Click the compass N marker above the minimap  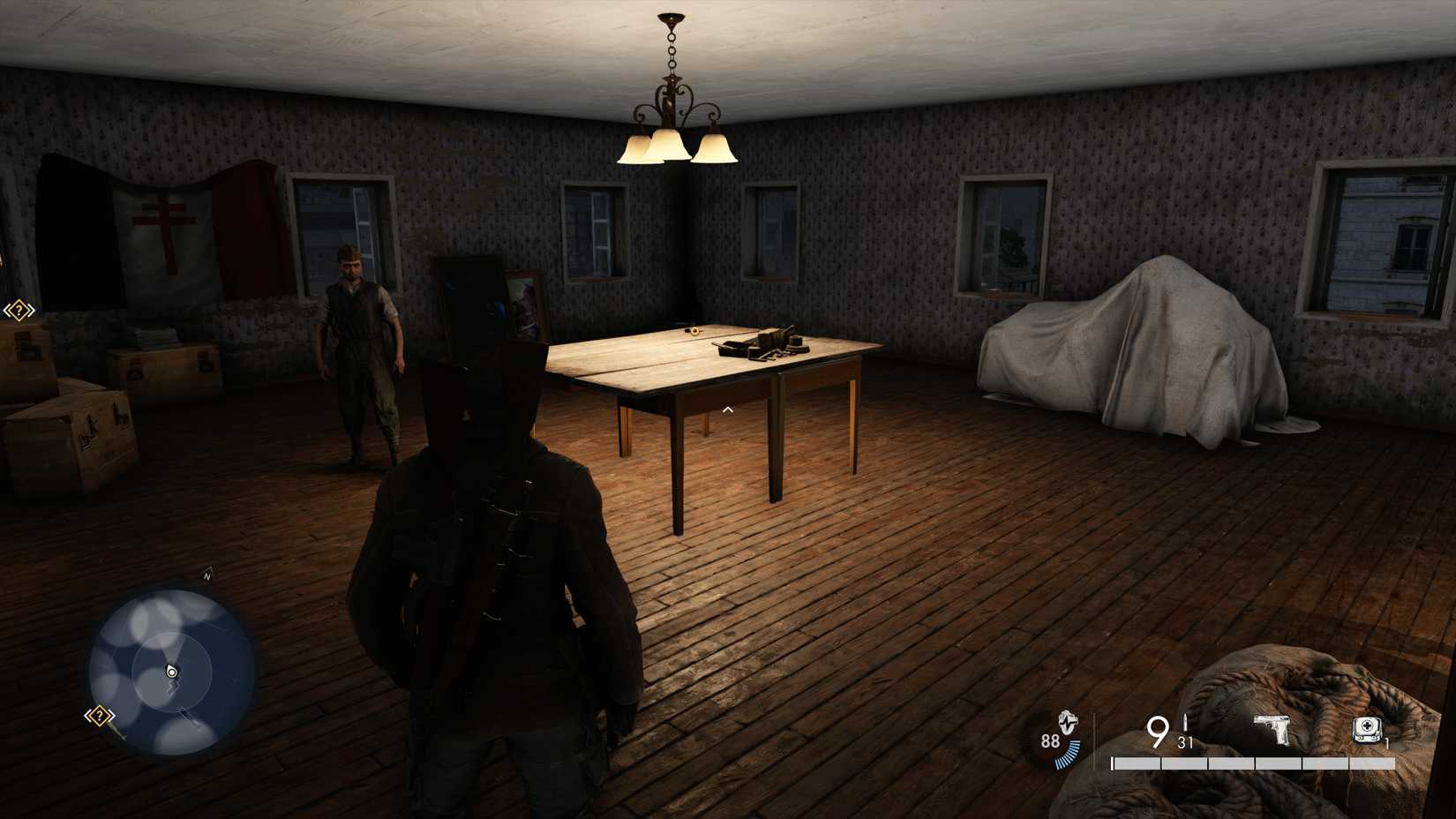pyautogui.click(x=206, y=575)
